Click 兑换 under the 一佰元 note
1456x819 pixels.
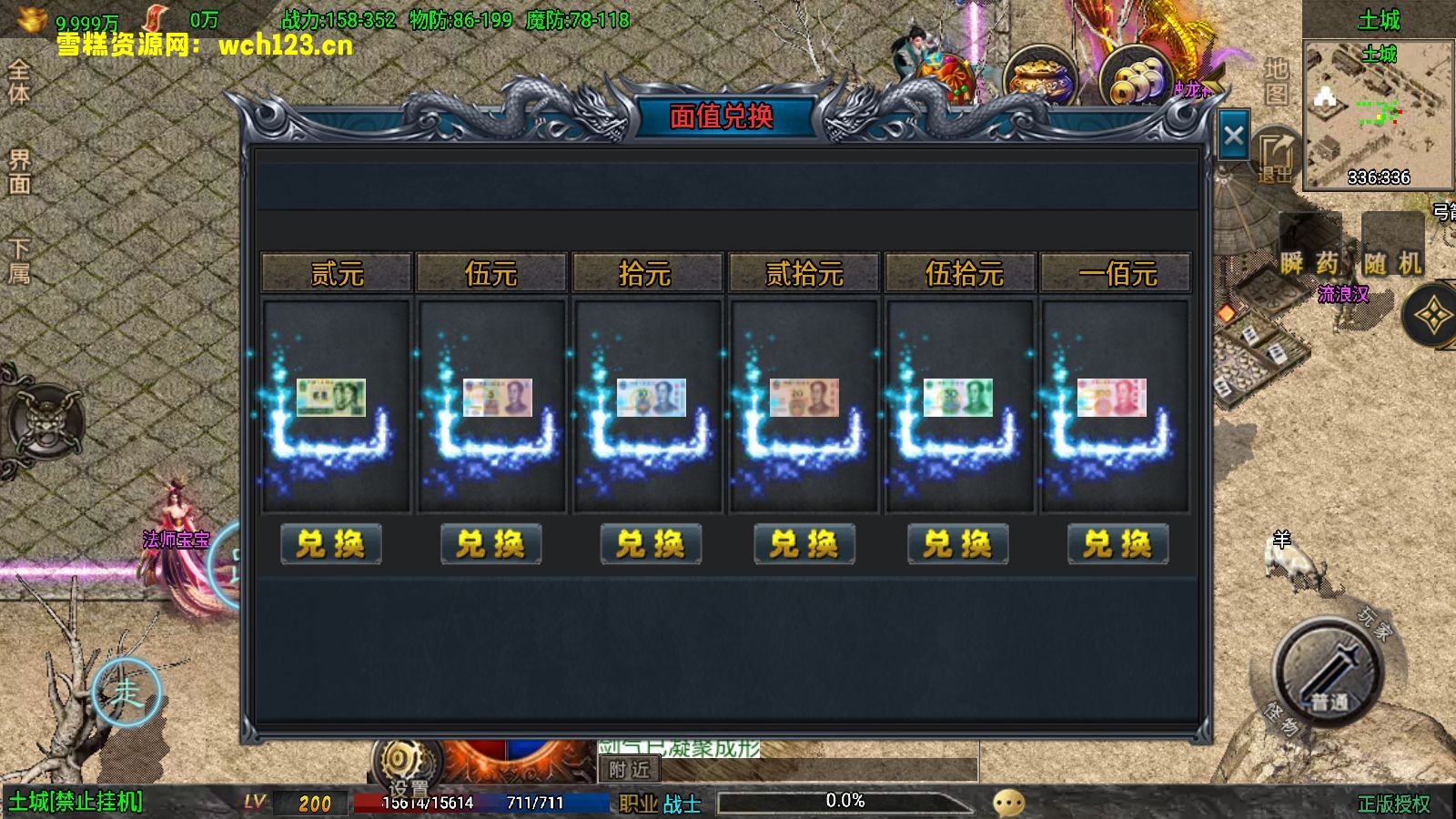click(1117, 544)
